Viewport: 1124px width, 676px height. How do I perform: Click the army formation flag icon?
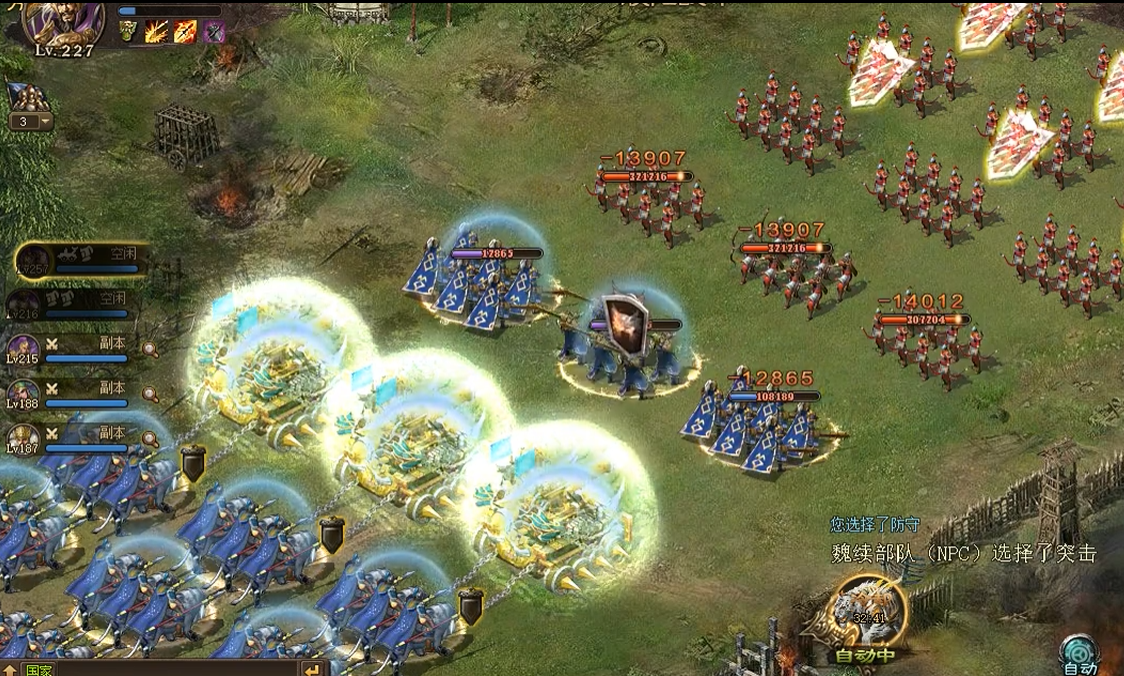tap(29, 97)
